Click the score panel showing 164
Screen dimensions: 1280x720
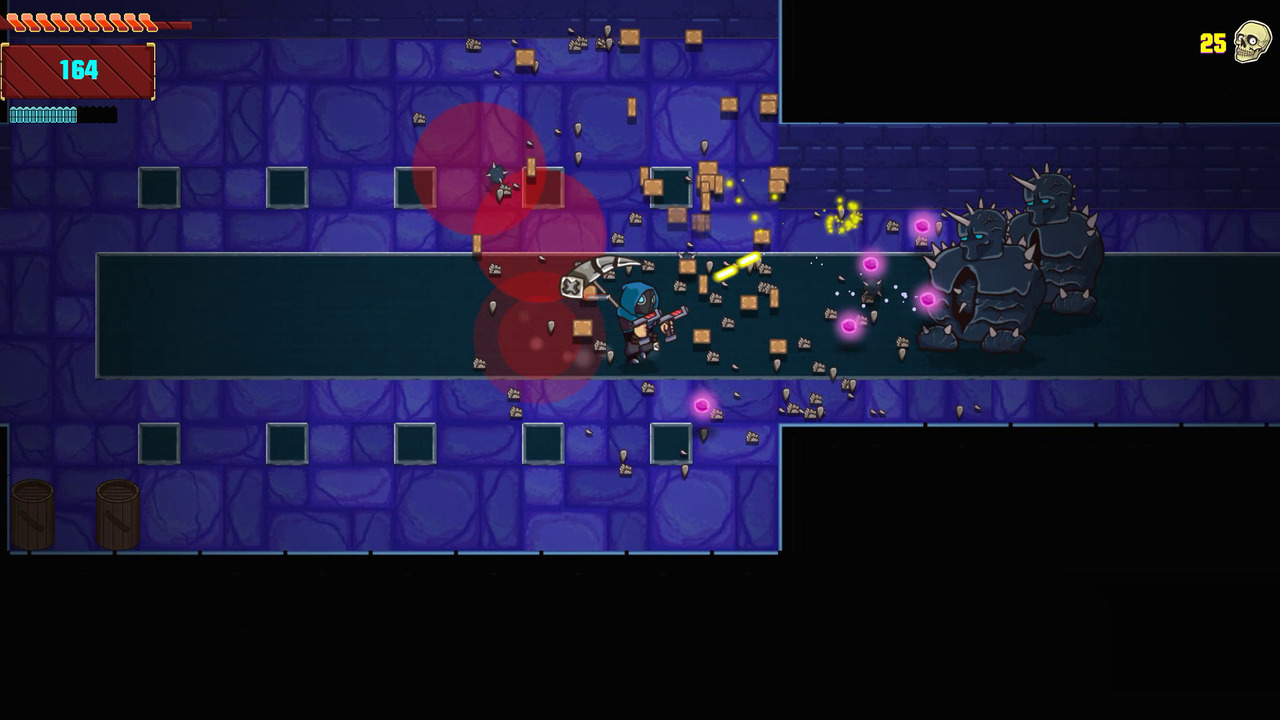coord(78,71)
